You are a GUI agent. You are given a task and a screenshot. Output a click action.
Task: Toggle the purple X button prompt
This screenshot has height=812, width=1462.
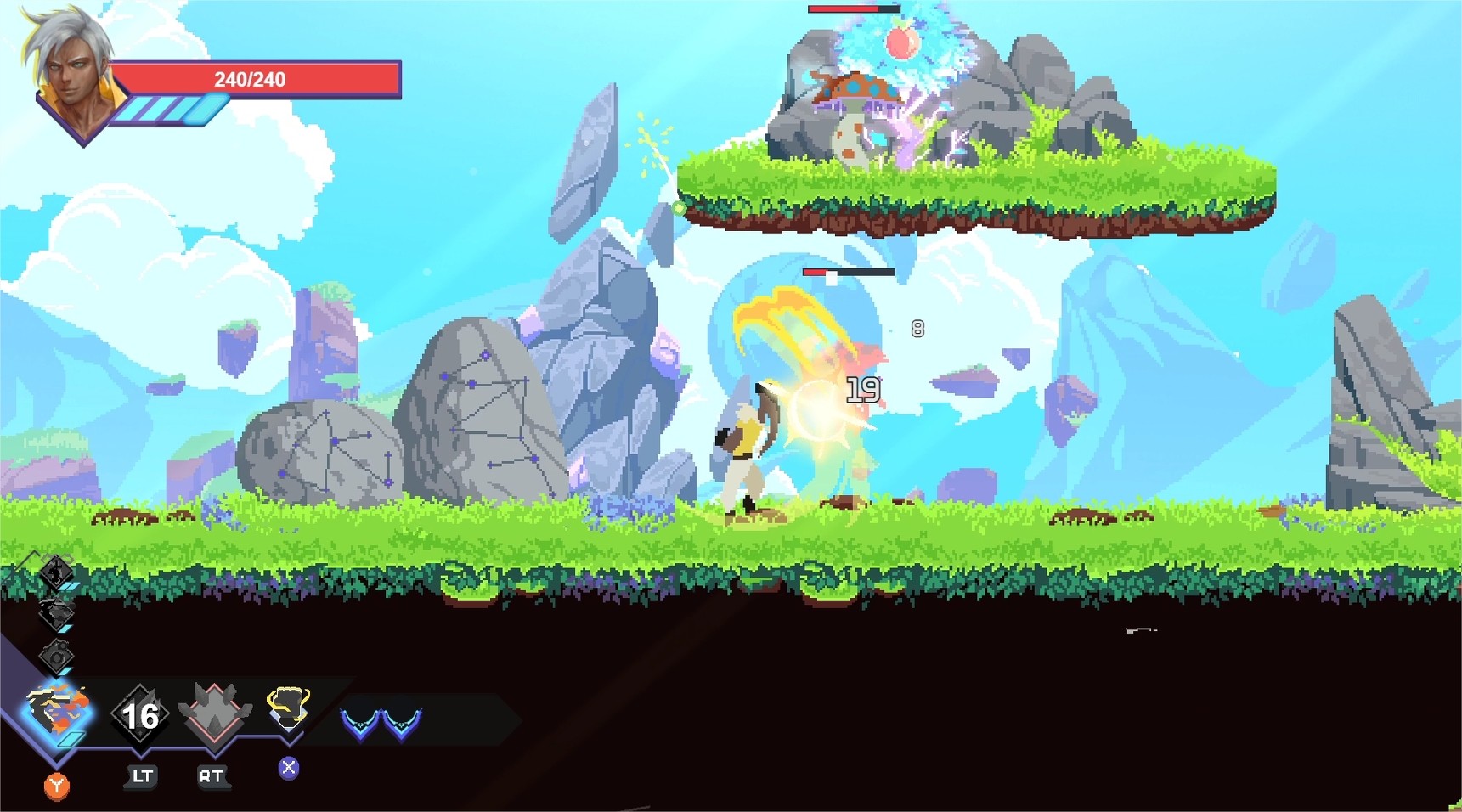[290, 767]
